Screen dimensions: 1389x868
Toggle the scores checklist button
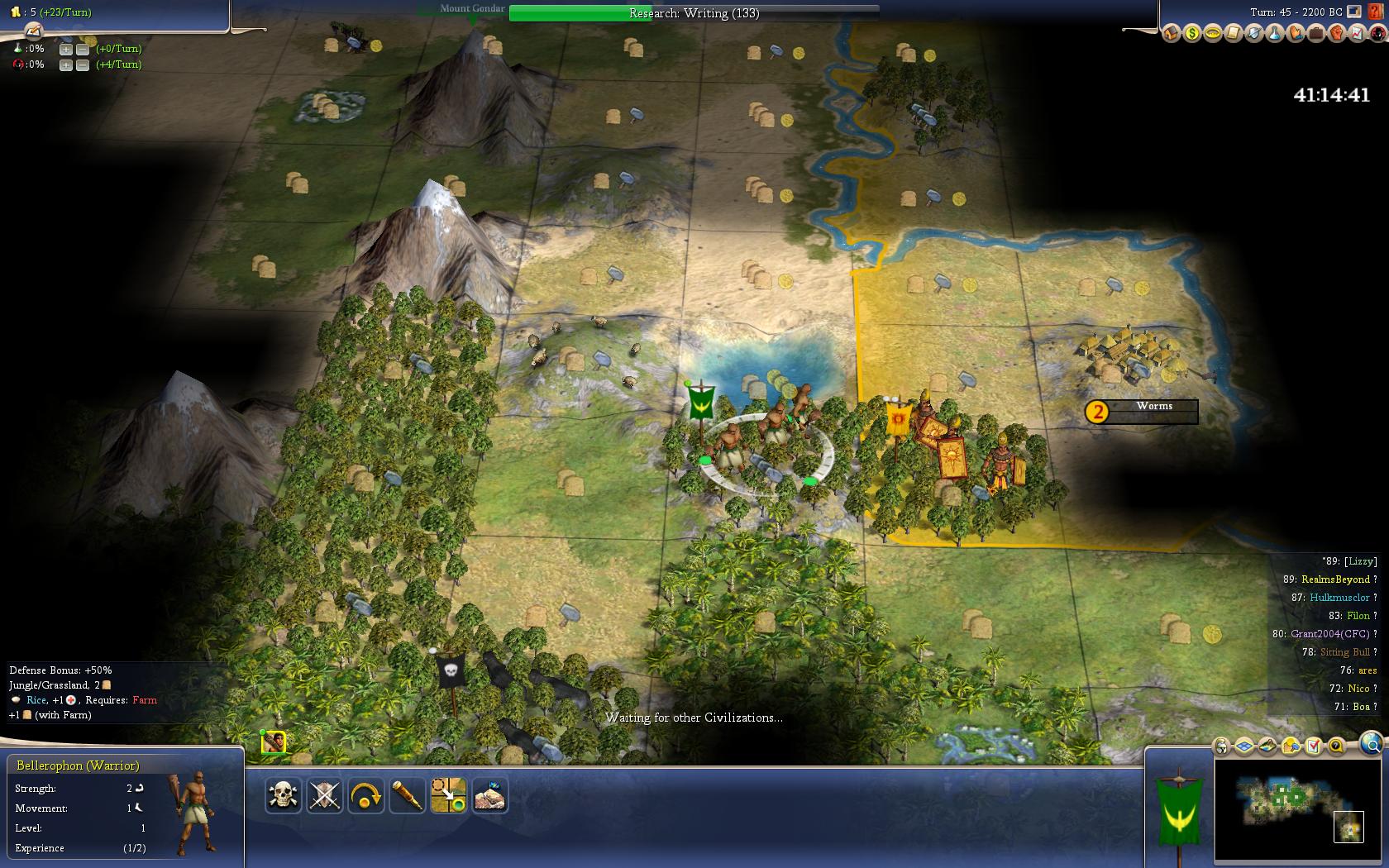click(x=1314, y=746)
